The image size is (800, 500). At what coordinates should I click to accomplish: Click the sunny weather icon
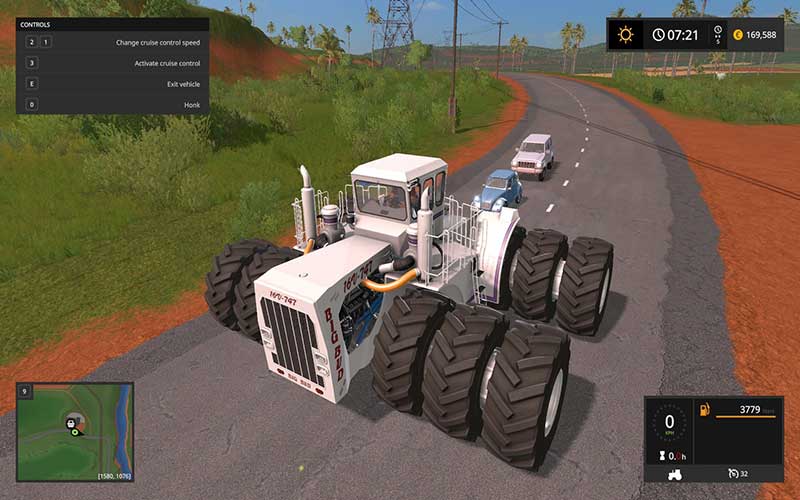coord(626,35)
